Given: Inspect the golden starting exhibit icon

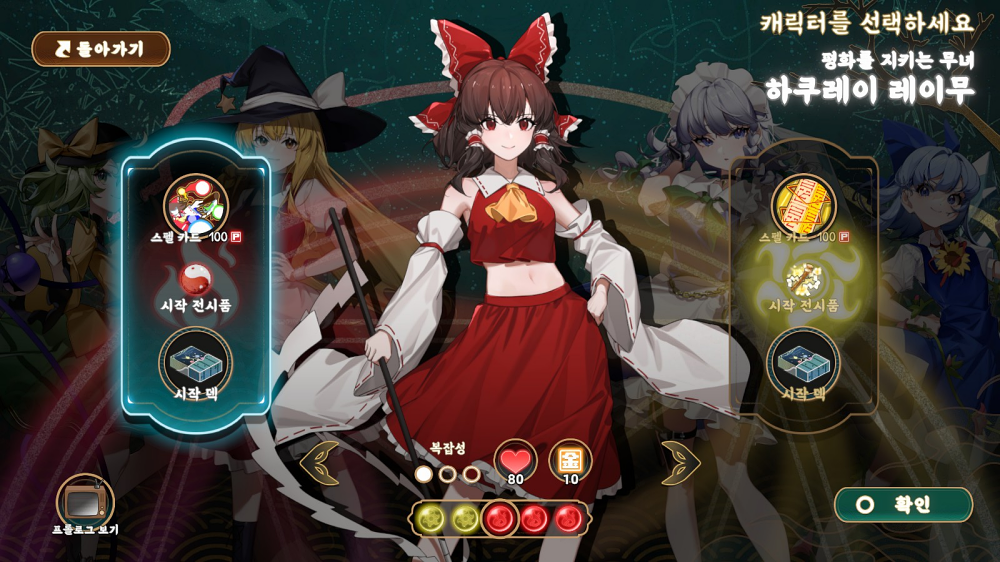Looking at the screenshot, I should click(x=803, y=279).
